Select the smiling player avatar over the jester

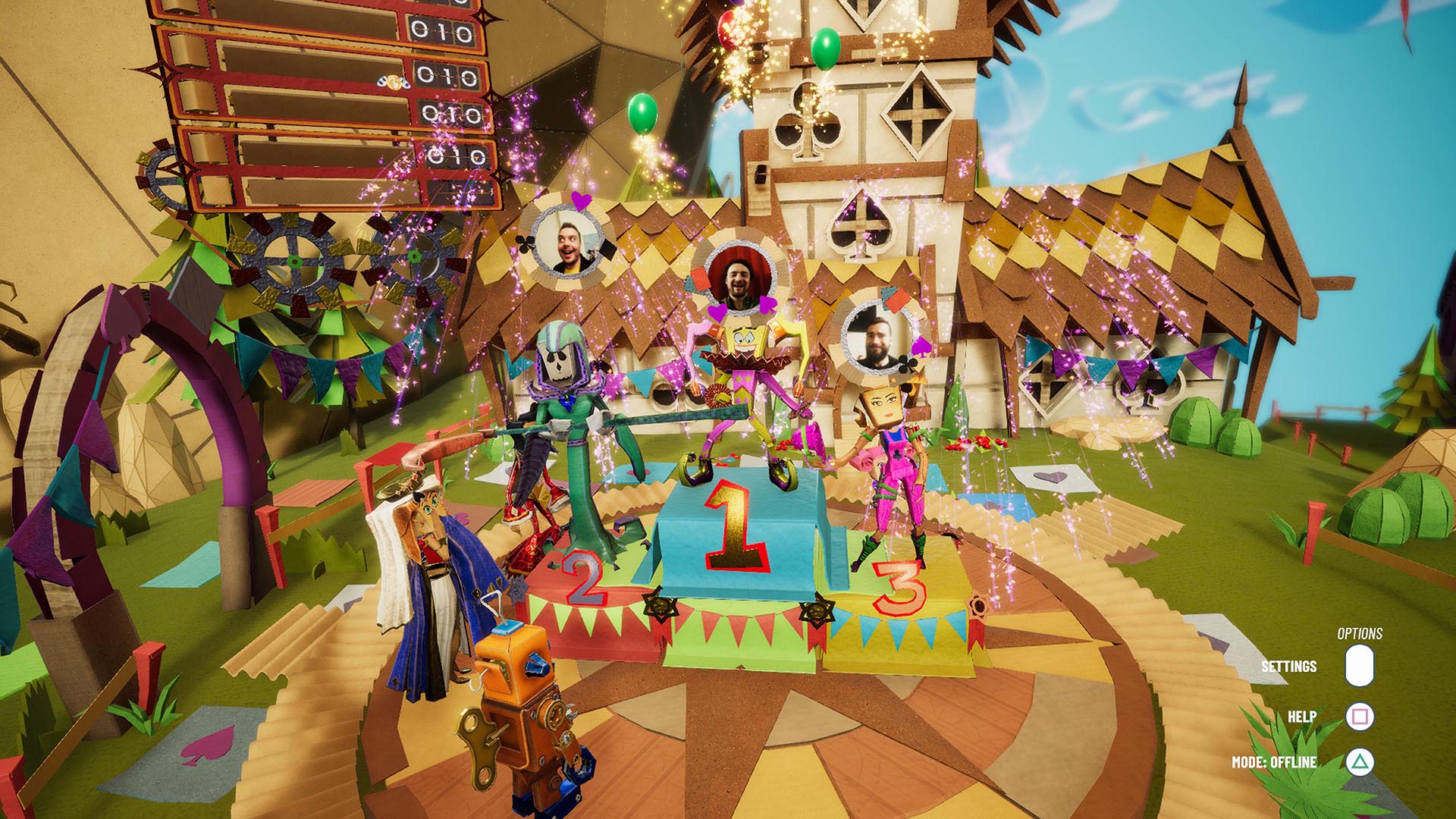739,278
